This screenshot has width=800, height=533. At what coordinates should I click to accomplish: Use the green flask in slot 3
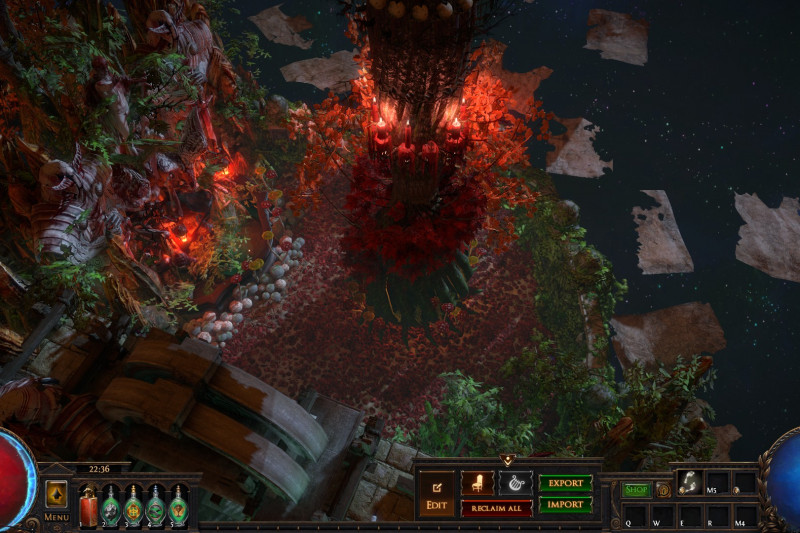tap(133, 504)
